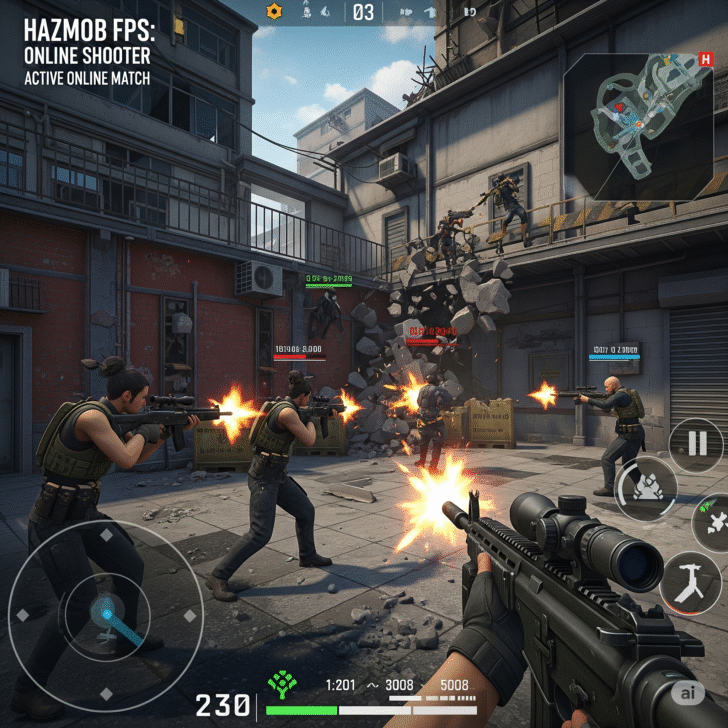The width and height of the screenshot is (728, 728).
Task: Tap the rubble pile ability button
Action: (x=646, y=487)
